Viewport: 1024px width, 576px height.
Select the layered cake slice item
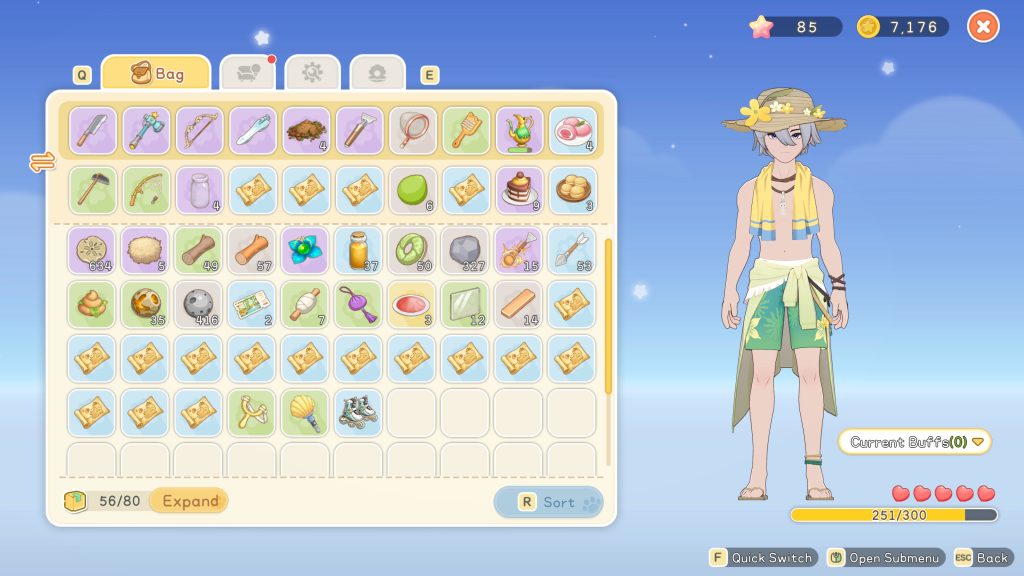coord(519,190)
